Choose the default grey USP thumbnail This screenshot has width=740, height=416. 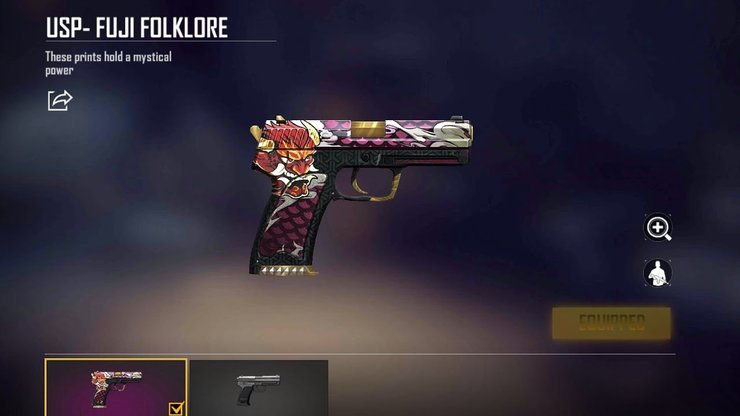click(x=258, y=387)
